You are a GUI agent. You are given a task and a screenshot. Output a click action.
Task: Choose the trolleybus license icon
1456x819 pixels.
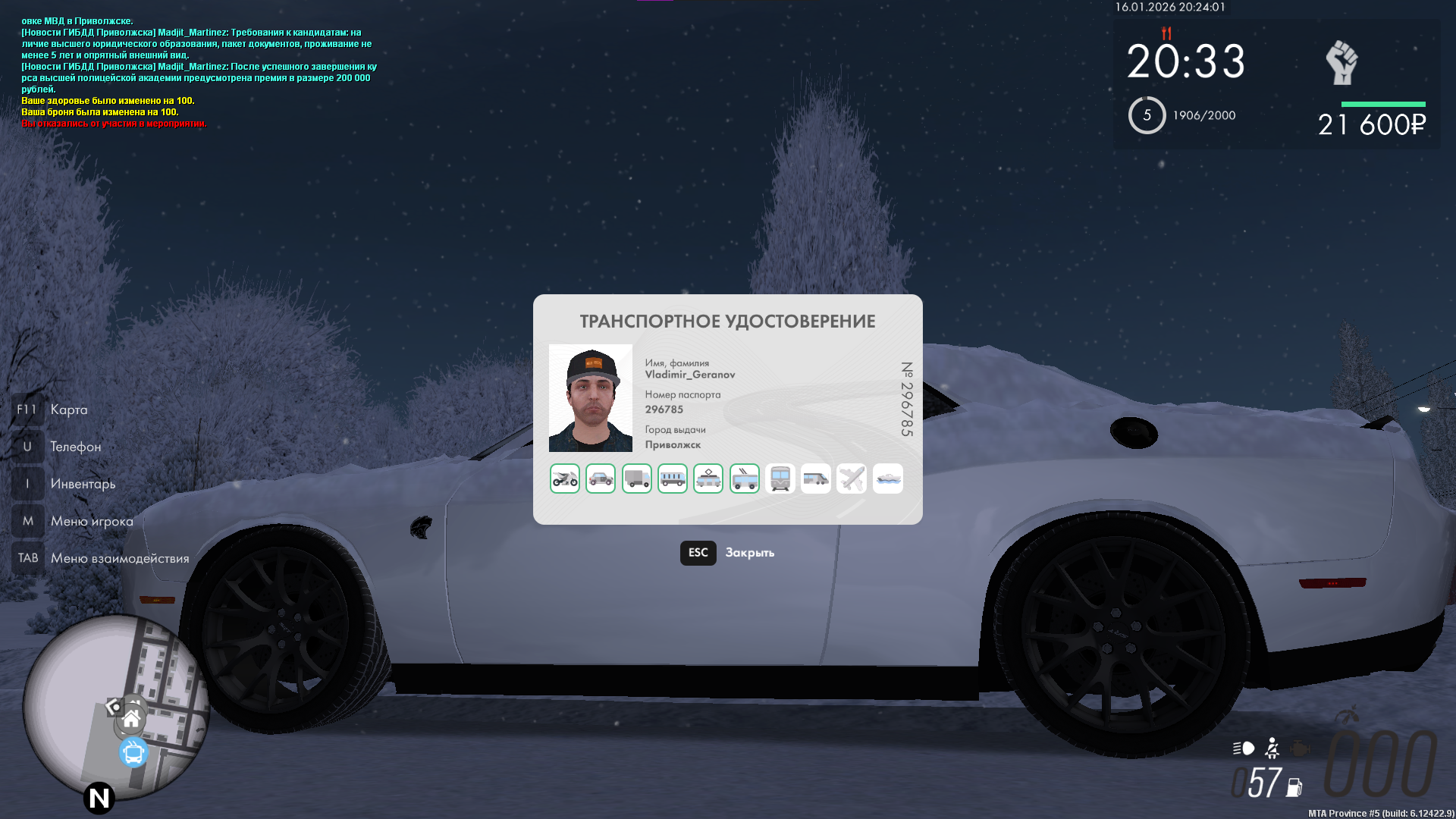coord(745,479)
